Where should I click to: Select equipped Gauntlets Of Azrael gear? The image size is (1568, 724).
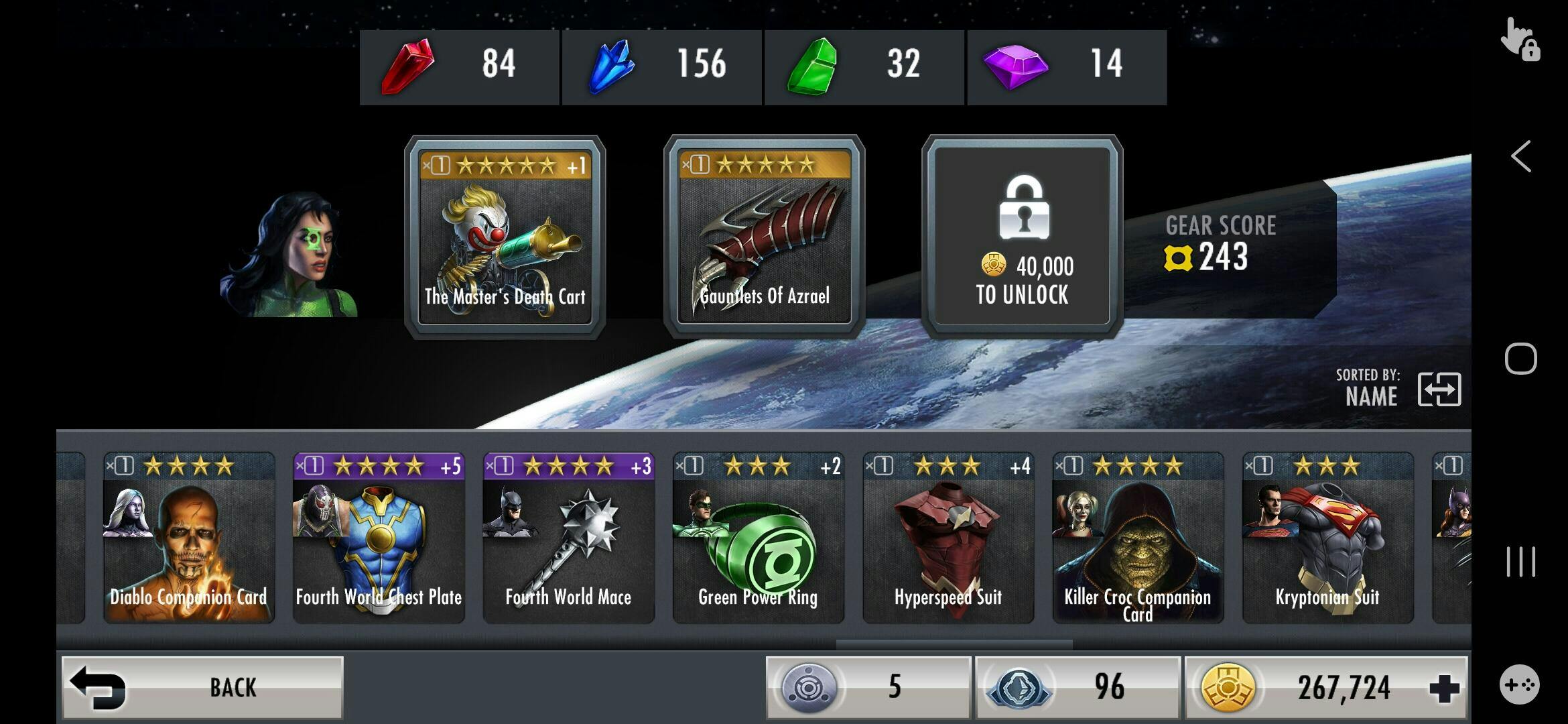click(x=764, y=237)
